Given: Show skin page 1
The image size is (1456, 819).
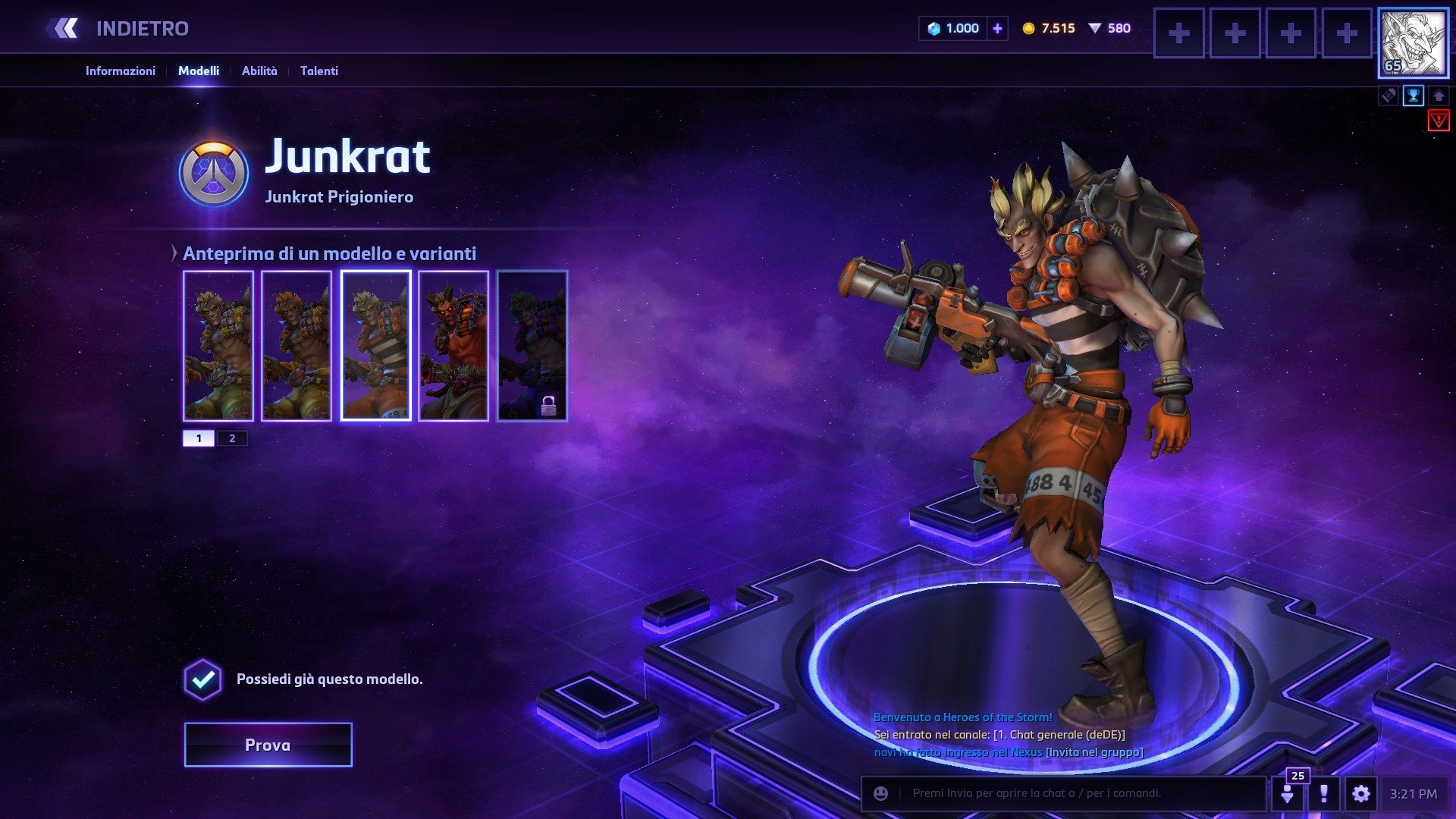Looking at the screenshot, I should (199, 438).
